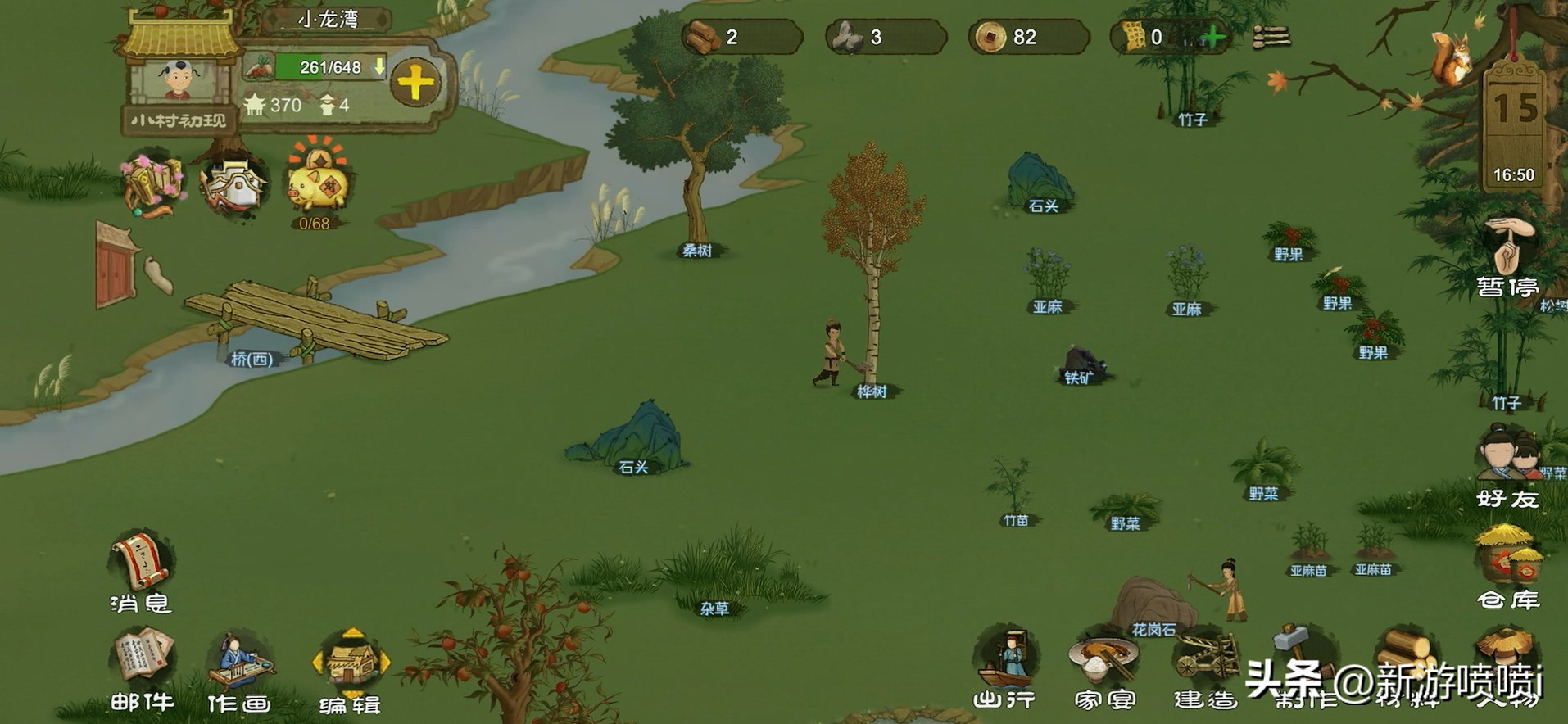The image size is (1568, 724).
Task: Add currency with the green plus
Action: click(1212, 37)
